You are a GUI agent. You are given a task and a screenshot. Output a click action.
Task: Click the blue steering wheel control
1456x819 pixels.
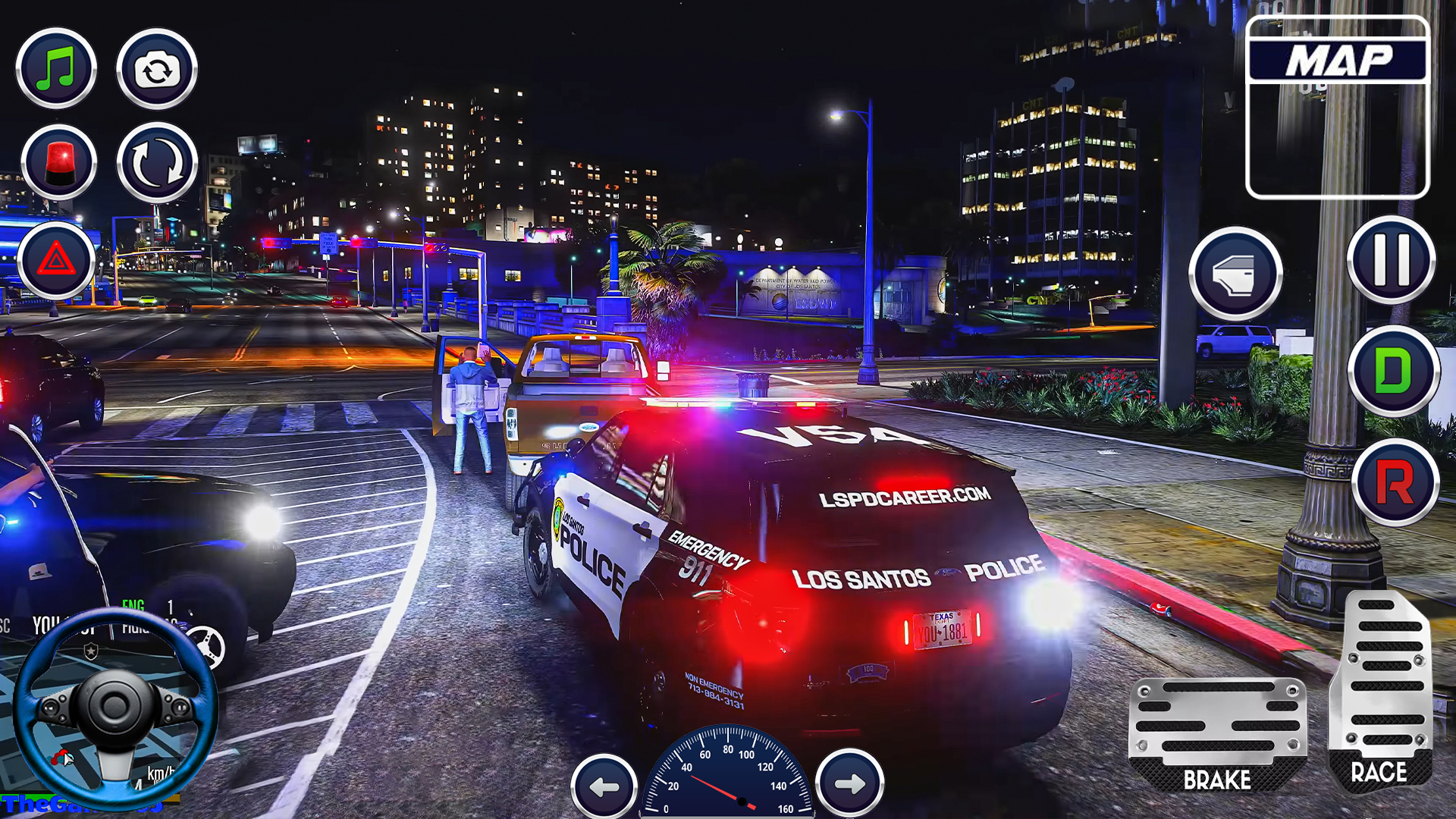tap(115, 709)
